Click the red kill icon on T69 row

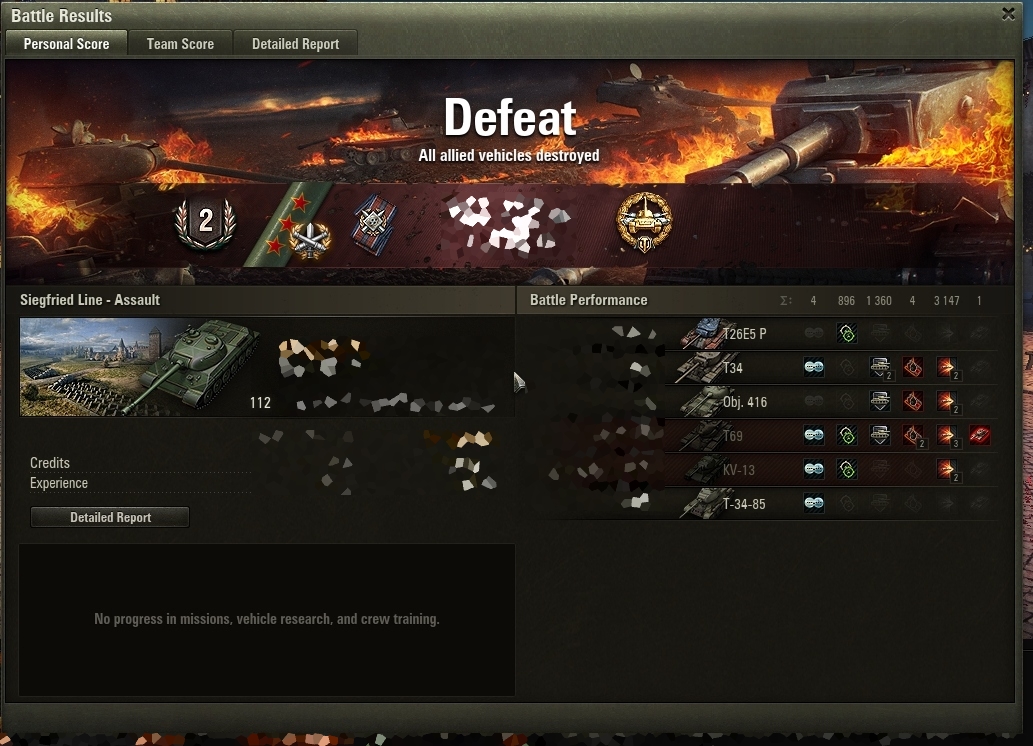pos(979,436)
